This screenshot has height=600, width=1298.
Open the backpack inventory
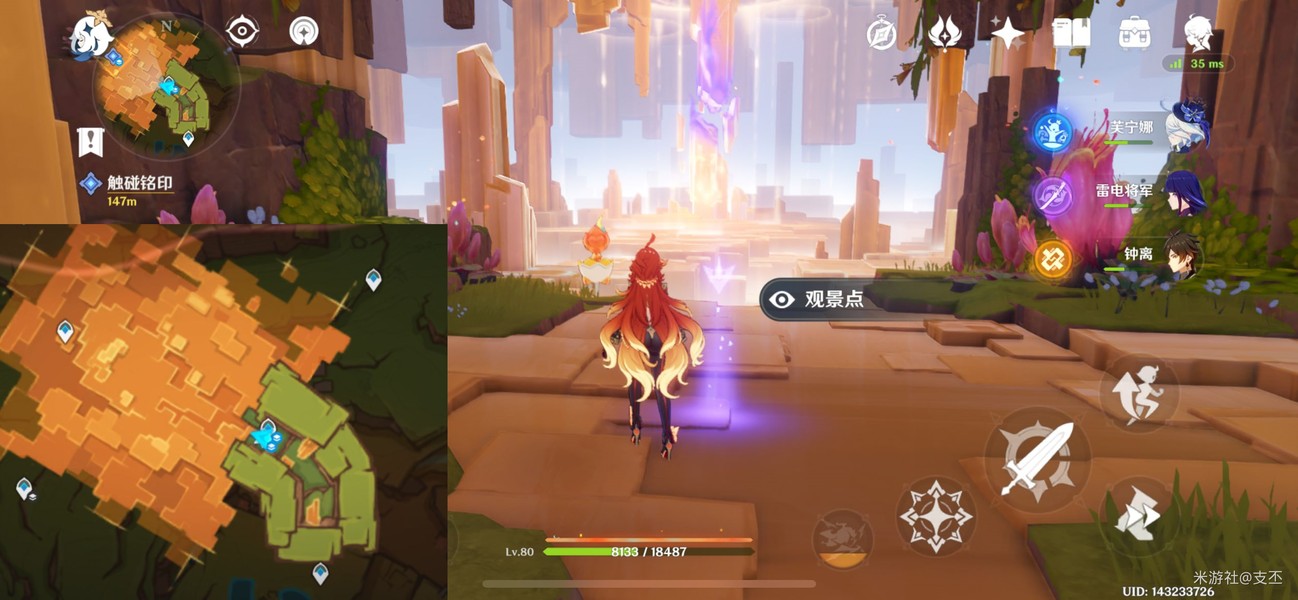[1134, 34]
